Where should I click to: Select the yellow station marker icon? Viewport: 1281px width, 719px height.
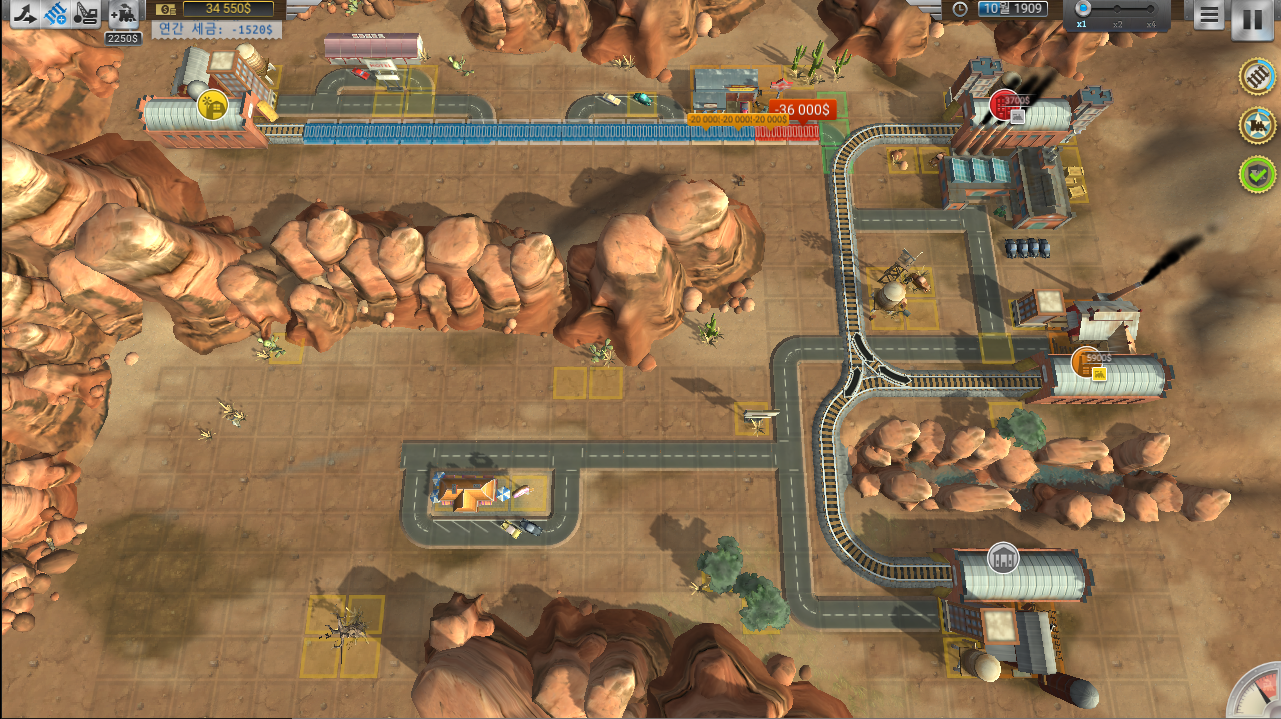click(x=211, y=104)
